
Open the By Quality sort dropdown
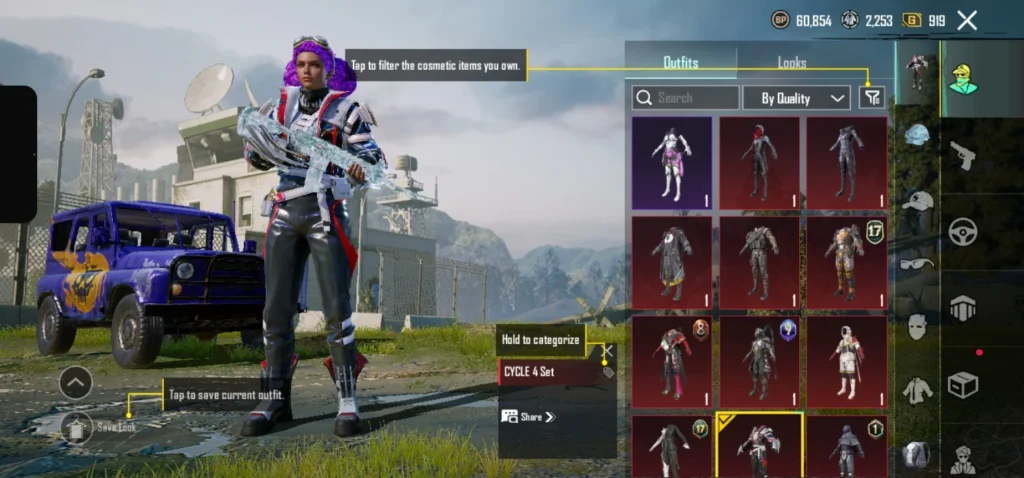click(797, 98)
